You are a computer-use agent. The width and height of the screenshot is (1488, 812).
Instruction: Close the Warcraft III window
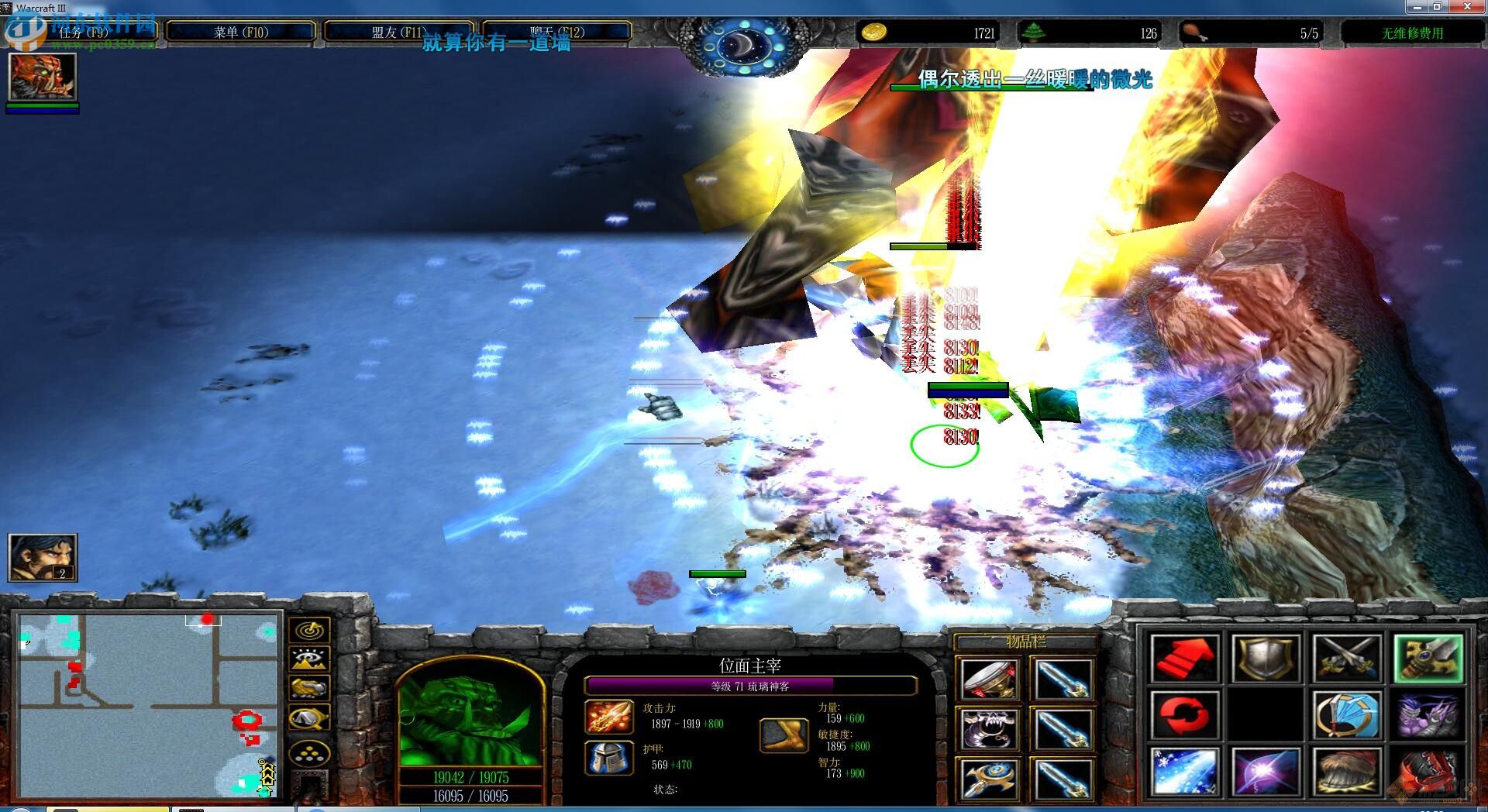coord(1467,7)
